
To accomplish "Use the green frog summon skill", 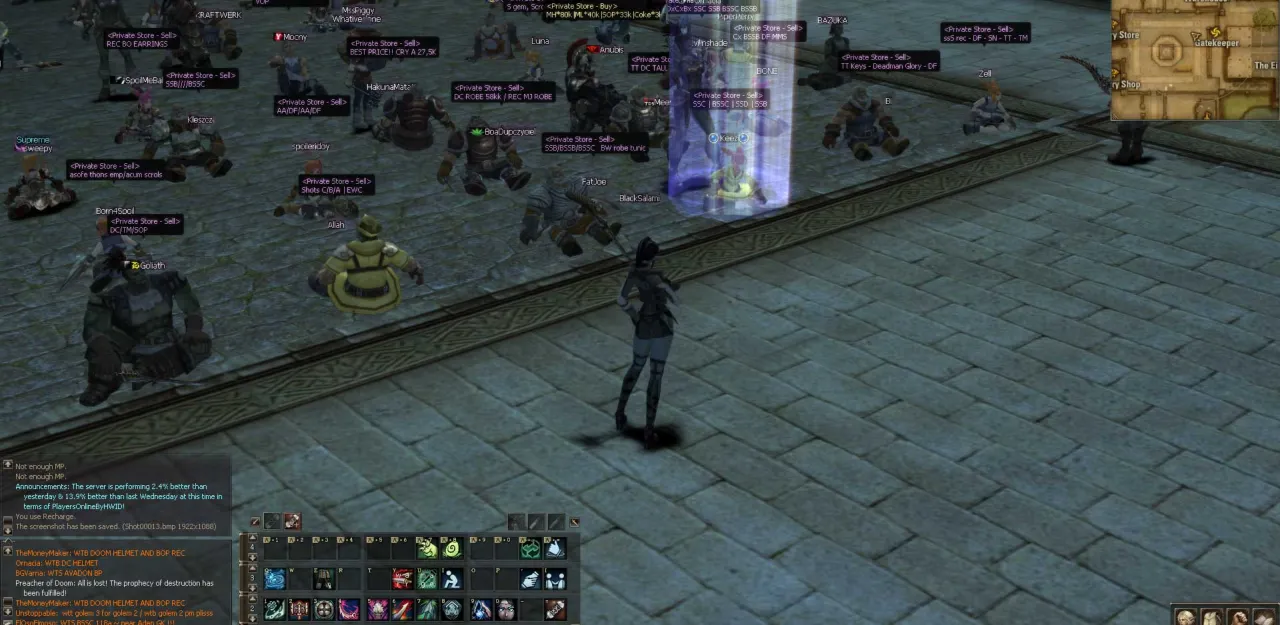I will (x=427, y=548).
